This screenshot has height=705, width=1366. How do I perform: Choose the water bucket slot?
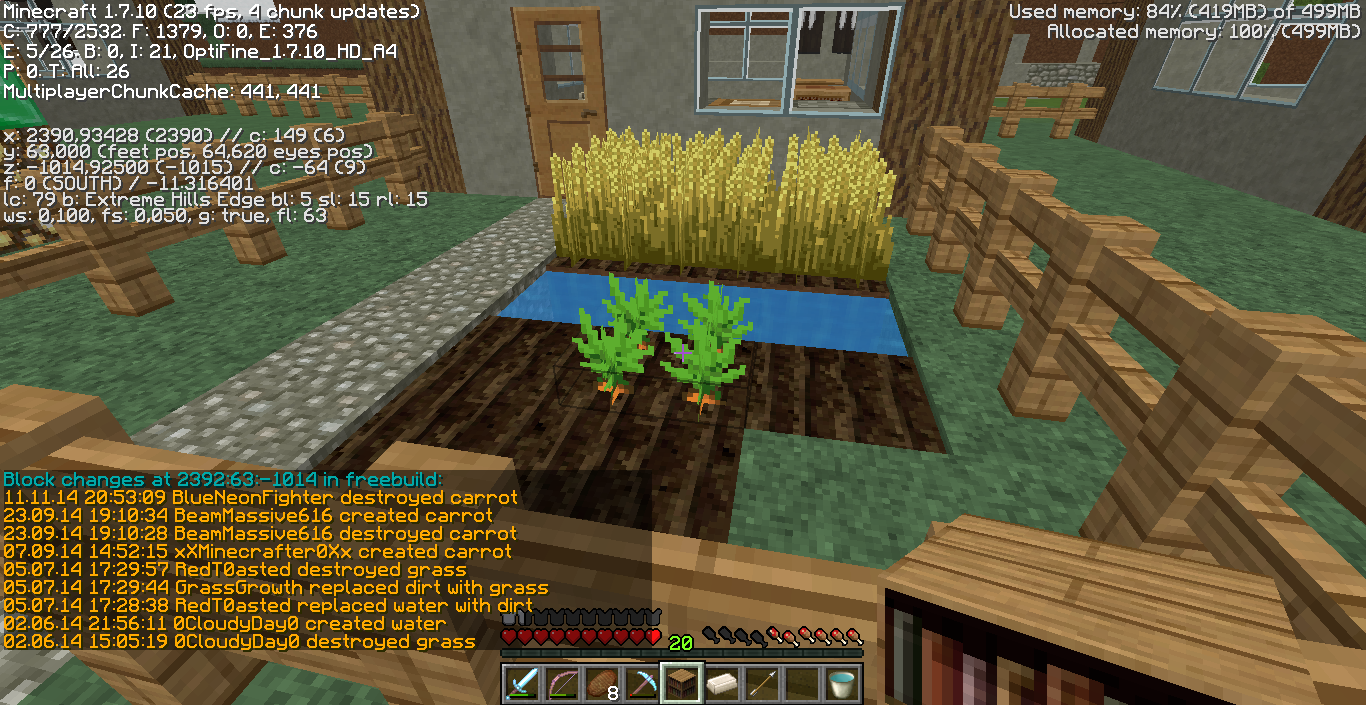point(841,683)
